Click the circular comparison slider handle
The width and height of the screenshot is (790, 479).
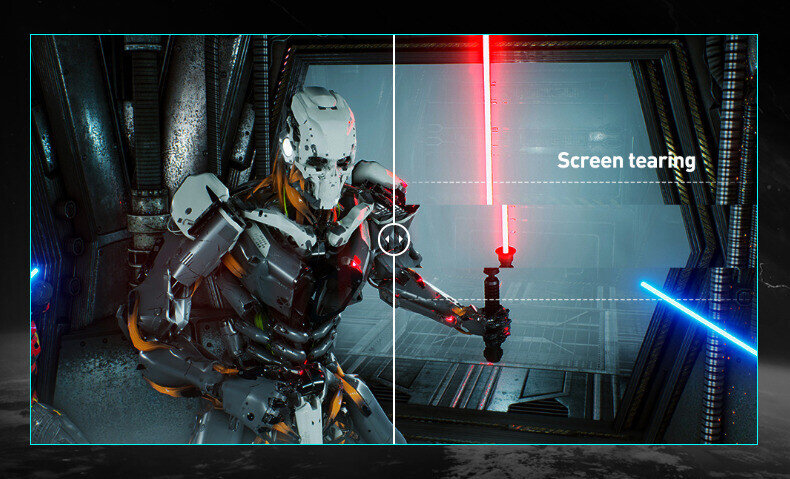tap(394, 239)
